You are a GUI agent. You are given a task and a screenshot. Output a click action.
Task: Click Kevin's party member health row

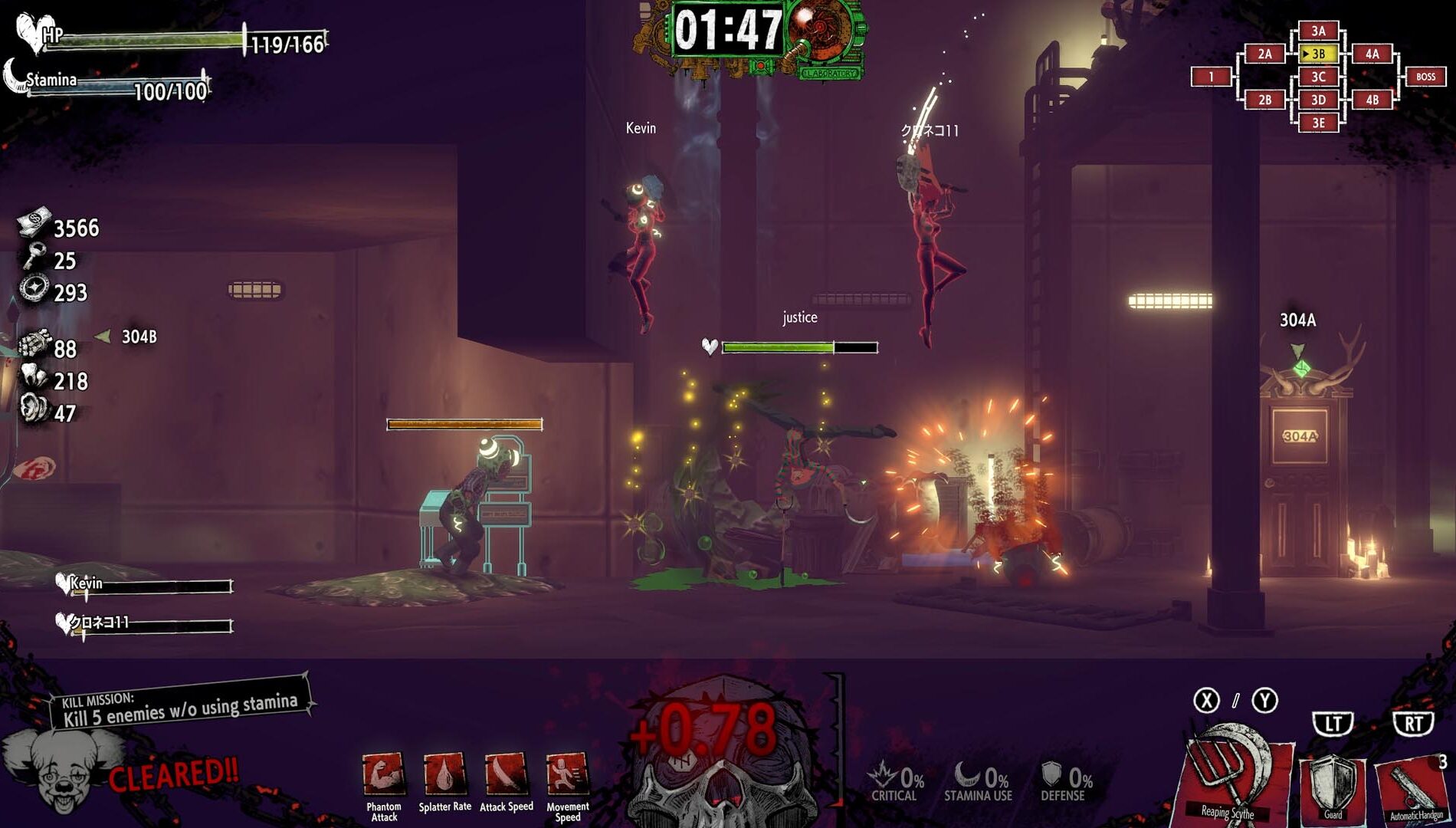[146, 586]
